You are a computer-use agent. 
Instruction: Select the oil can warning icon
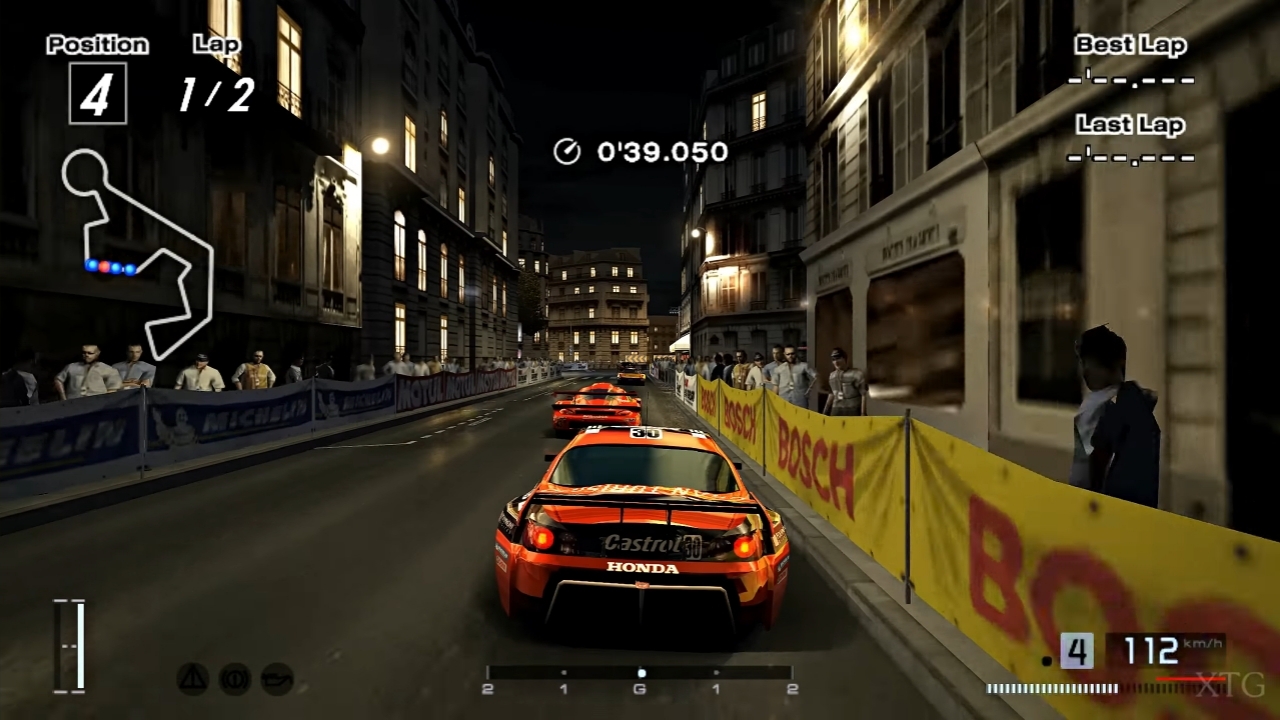tap(277, 679)
